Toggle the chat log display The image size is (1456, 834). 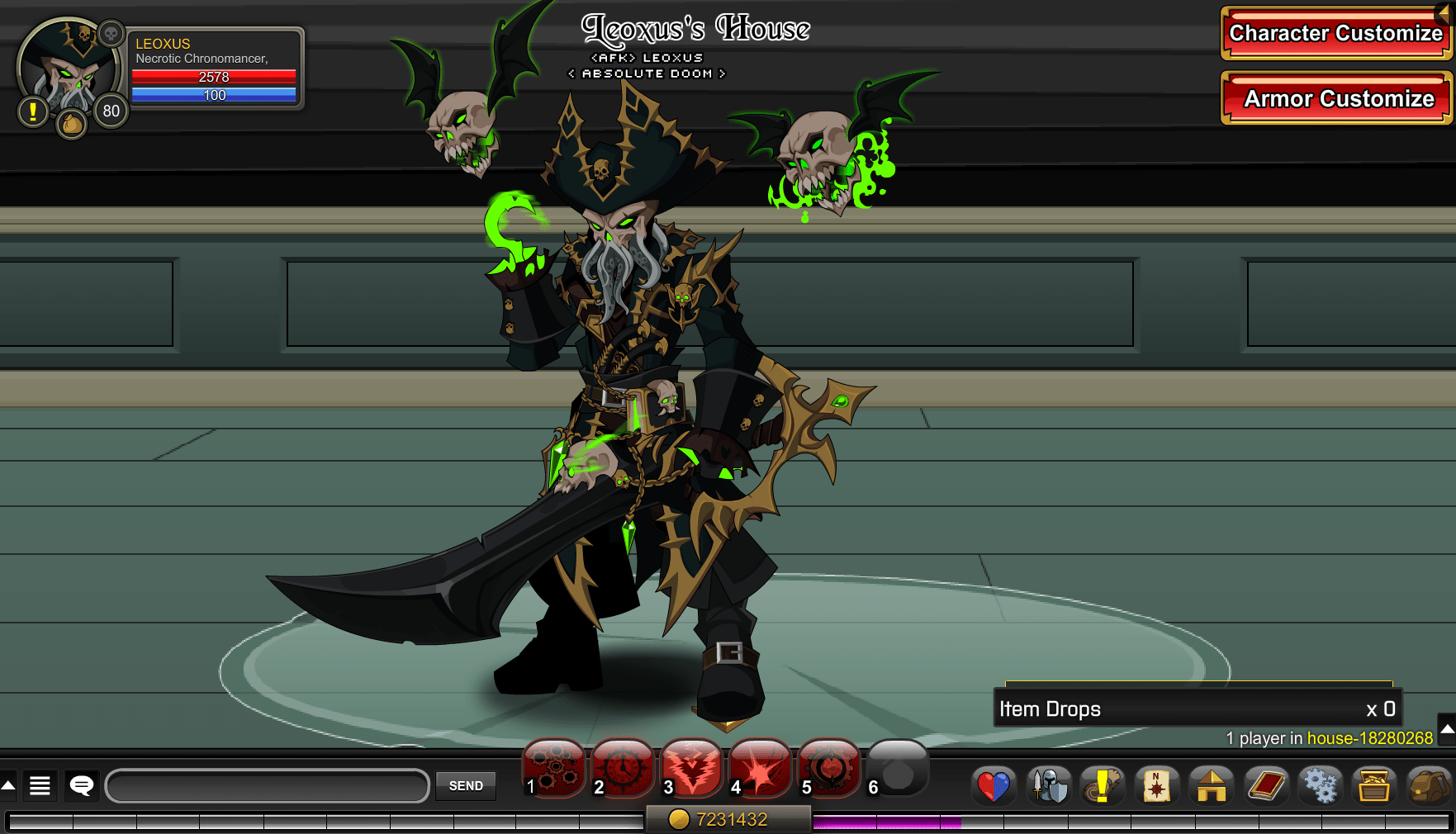click(40, 786)
